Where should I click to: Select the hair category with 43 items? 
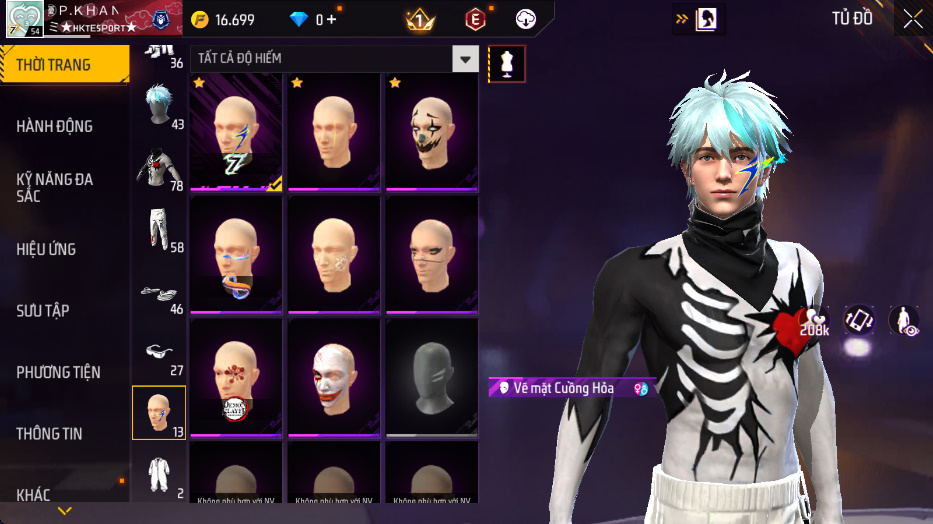coord(158,105)
